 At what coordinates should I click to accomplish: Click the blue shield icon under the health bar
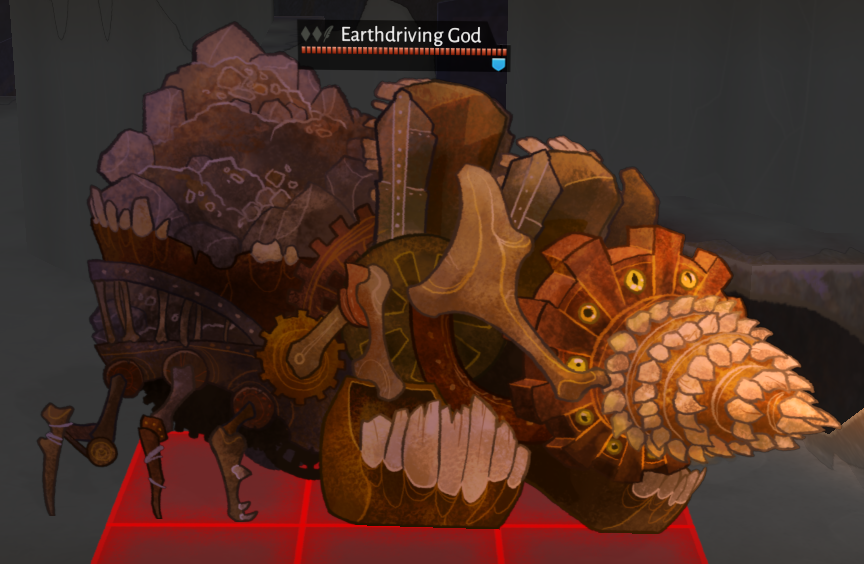point(498,64)
